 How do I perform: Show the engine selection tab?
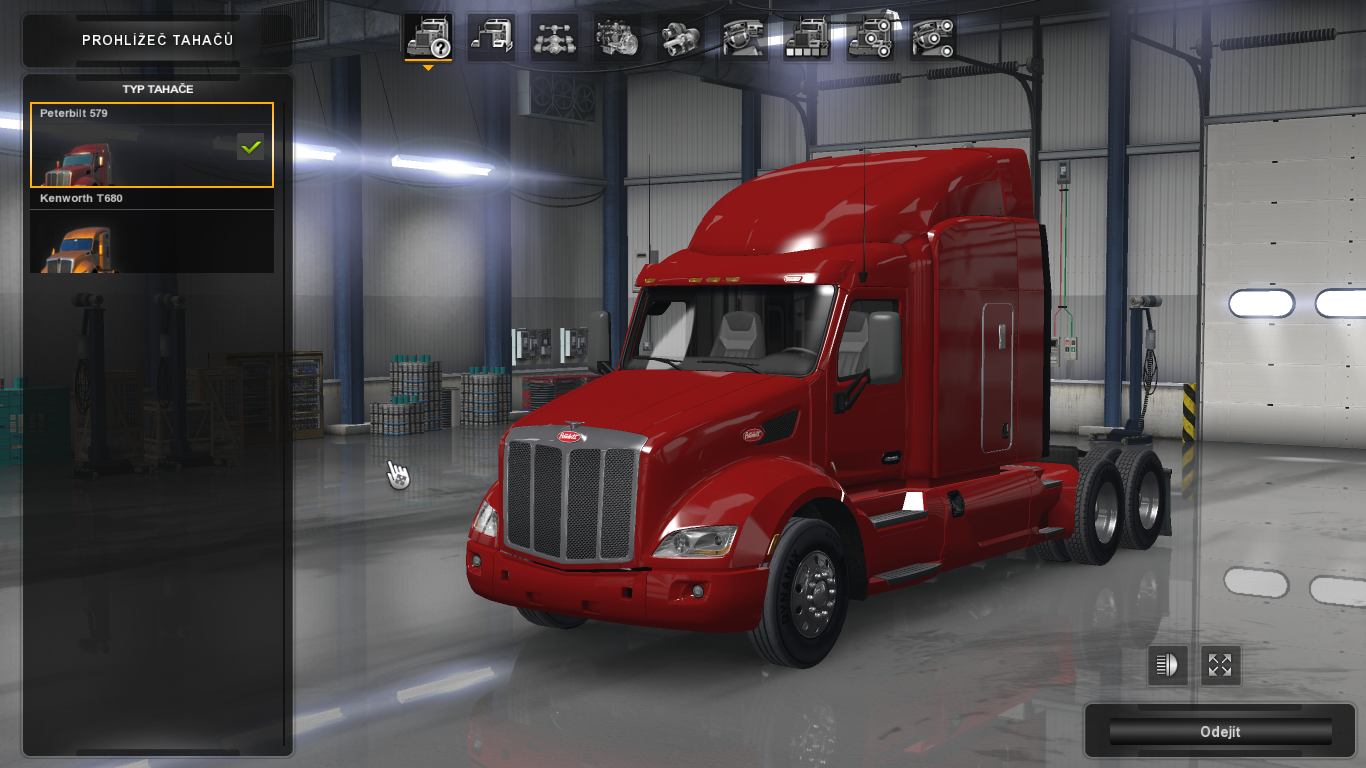point(618,38)
